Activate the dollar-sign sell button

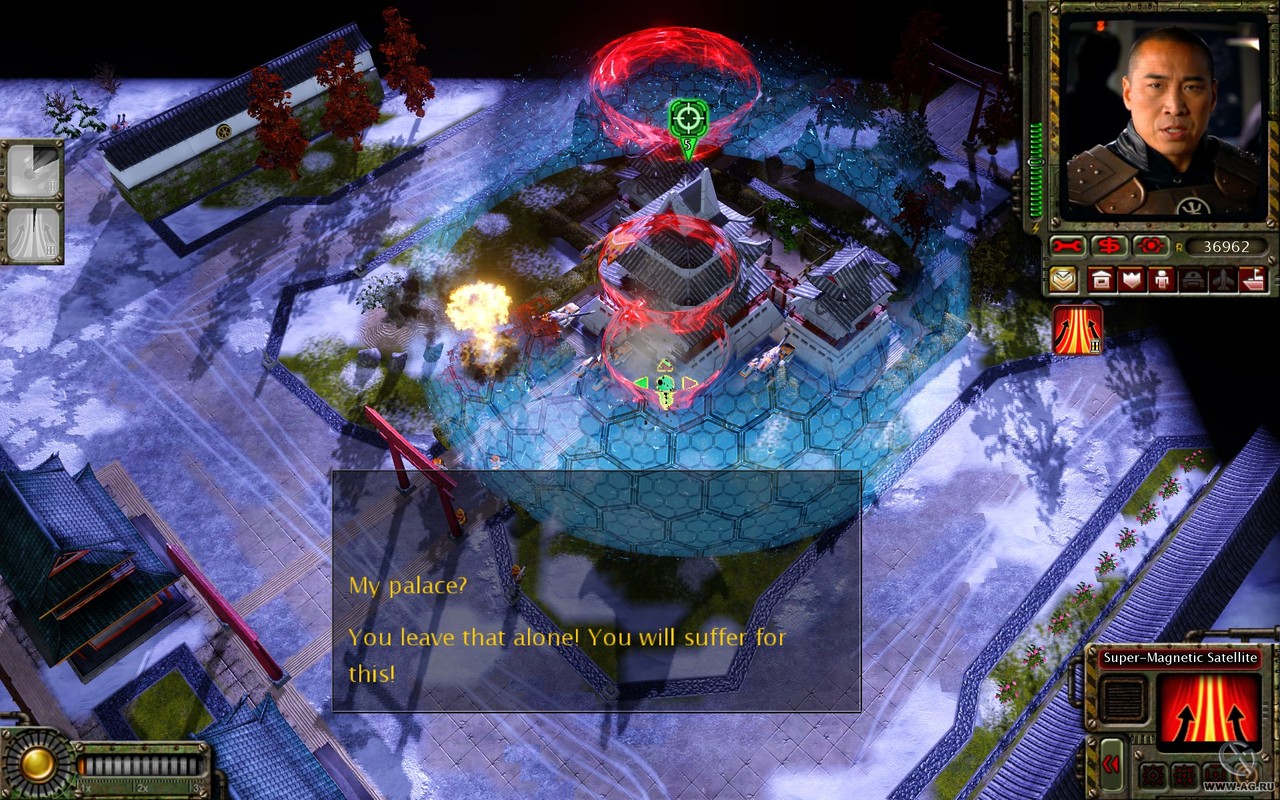(x=1108, y=246)
